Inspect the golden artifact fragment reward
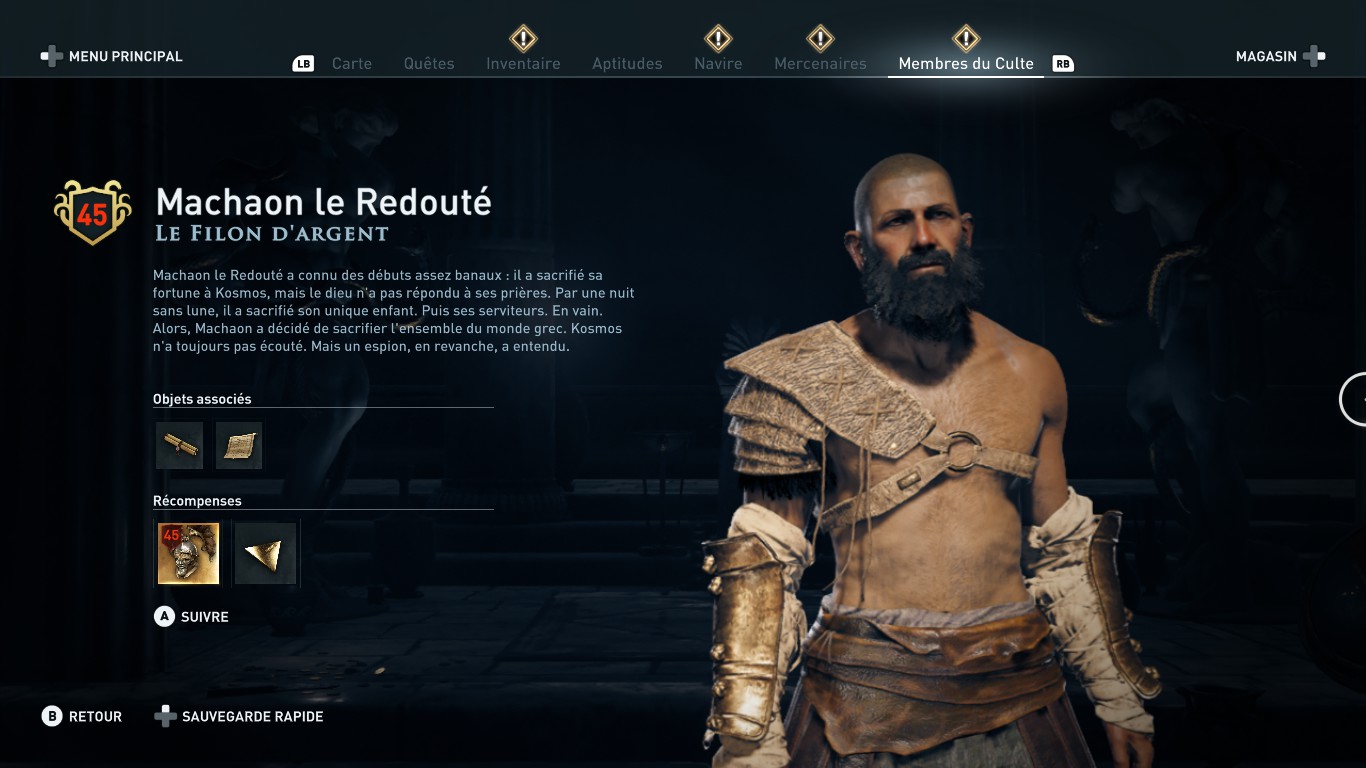Screen dimensions: 1366x768 [266, 553]
